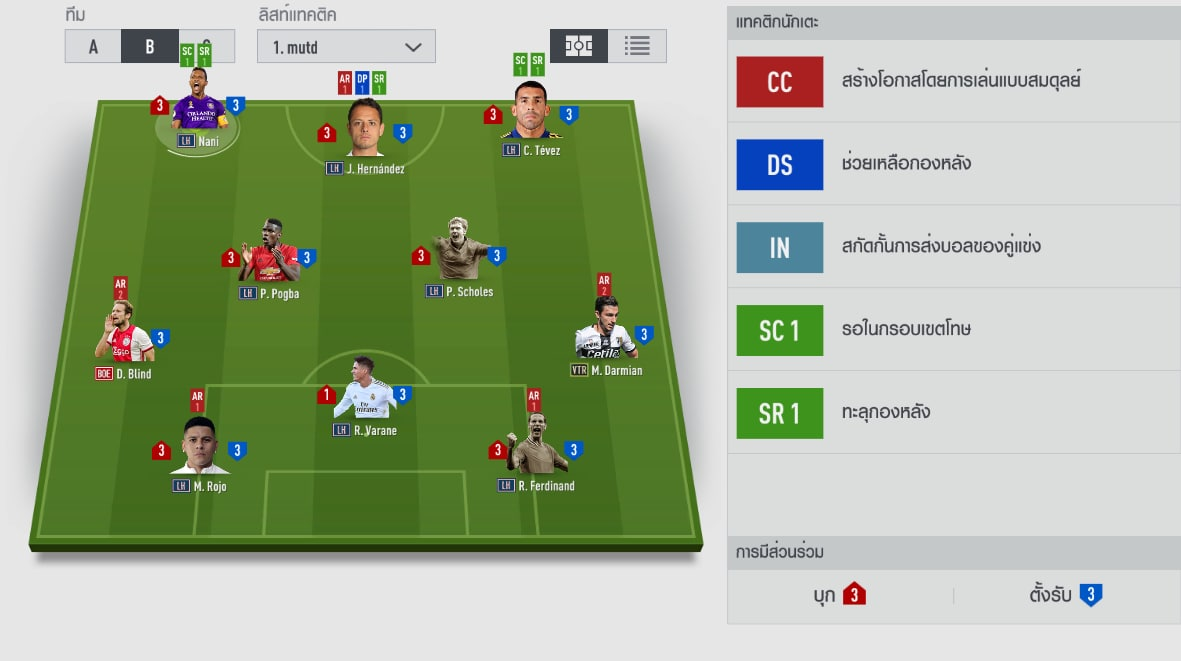Screen dimensions: 1181x661
Task: Select the SR 1 tactic entry
Action: pos(953,413)
